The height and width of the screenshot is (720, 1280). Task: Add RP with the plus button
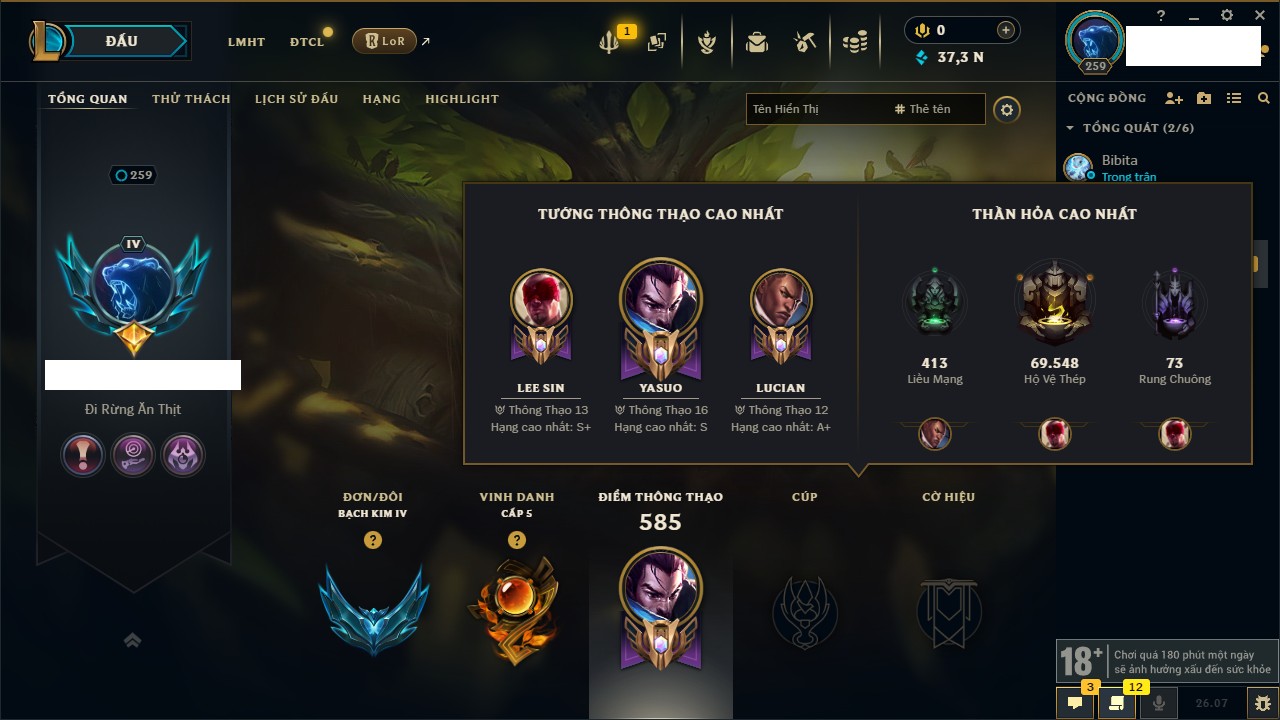coord(1006,30)
